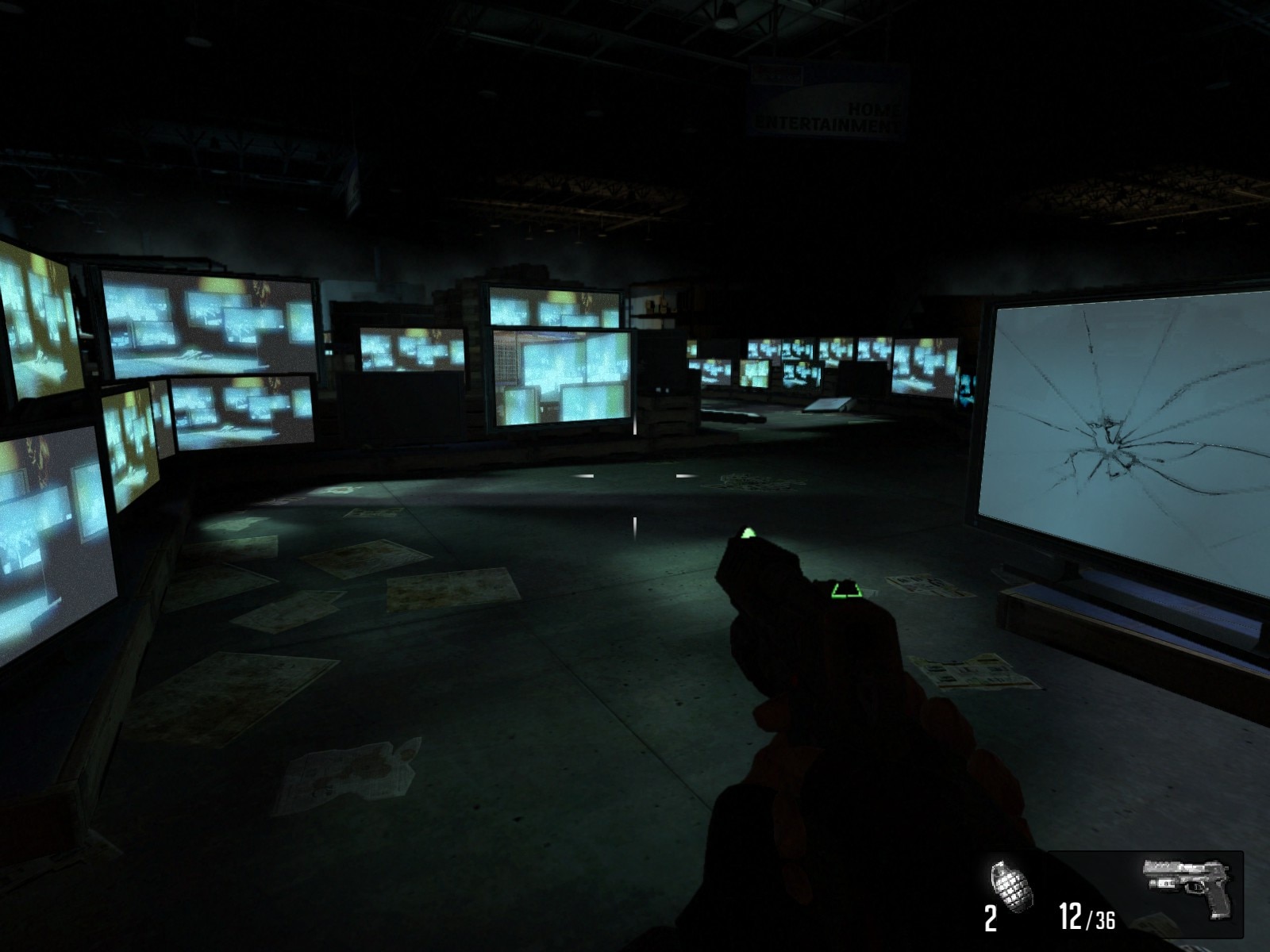Click the glowing front sight of the pistol

[748, 533]
